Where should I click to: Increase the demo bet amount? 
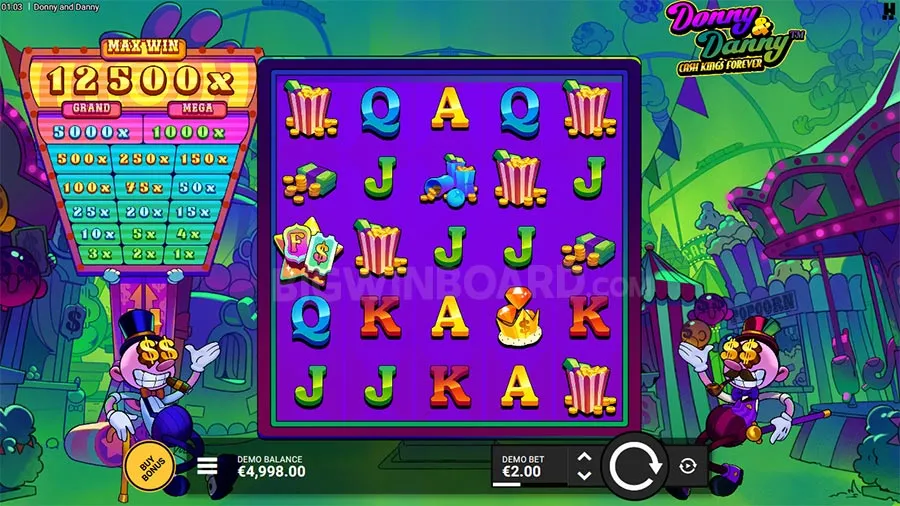pyautogui.click(x=585, y=457)
